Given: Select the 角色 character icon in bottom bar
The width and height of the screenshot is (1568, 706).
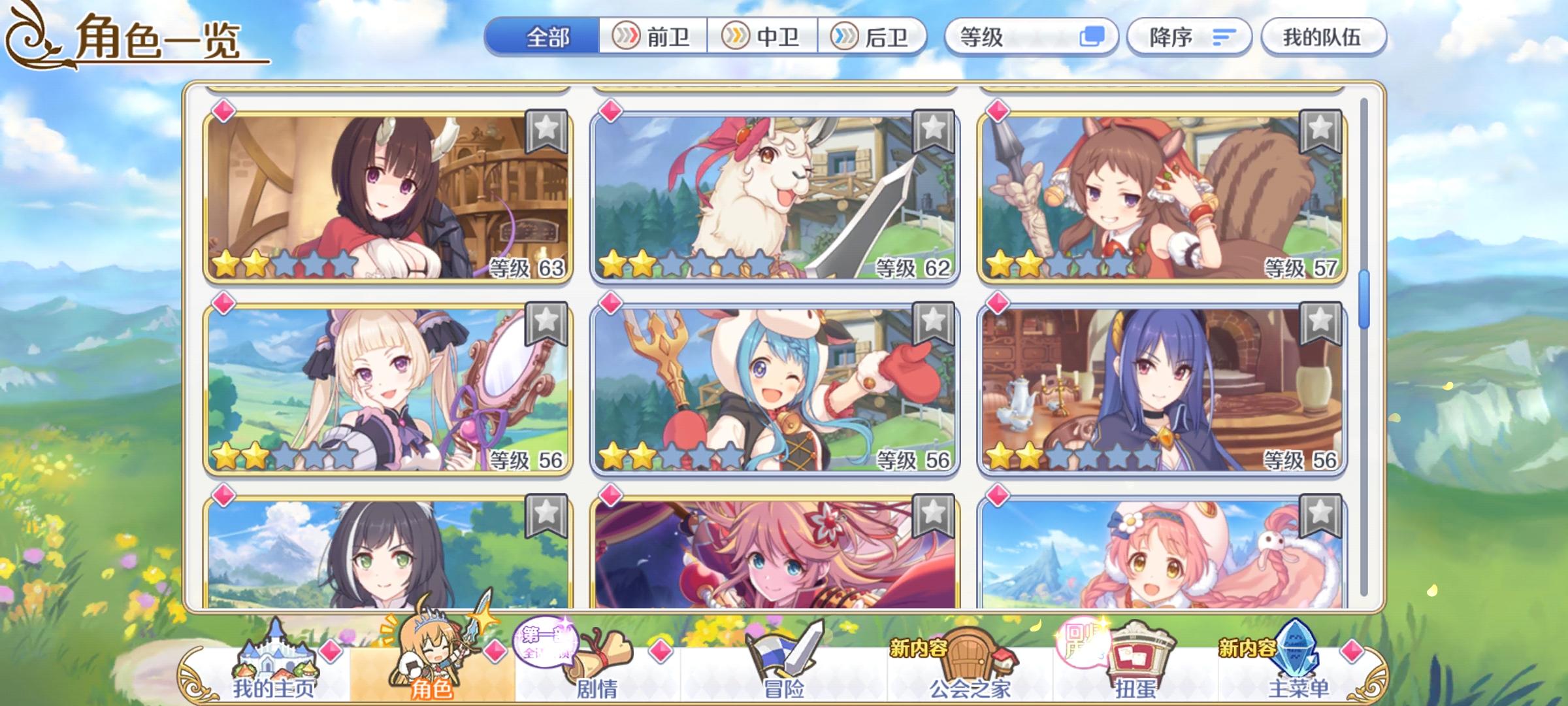Looking at the screenshot, I should [x=434, y=654].
